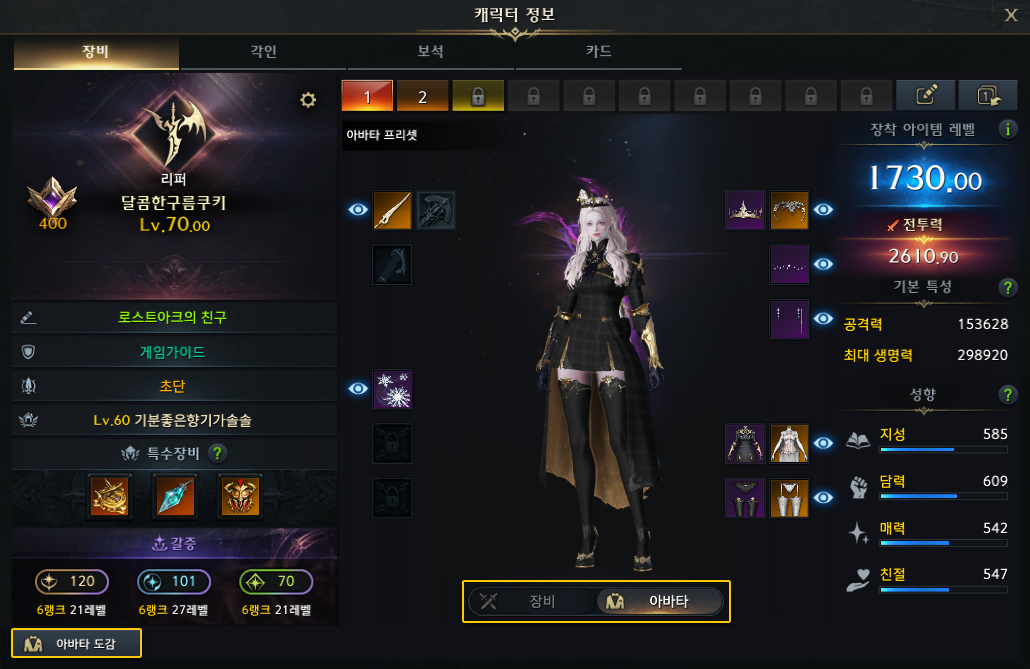The height and width of the screenshot is (669, 1030).
Task: Toggle weapon avatar visibility eye
Action: tap(357, 210)
